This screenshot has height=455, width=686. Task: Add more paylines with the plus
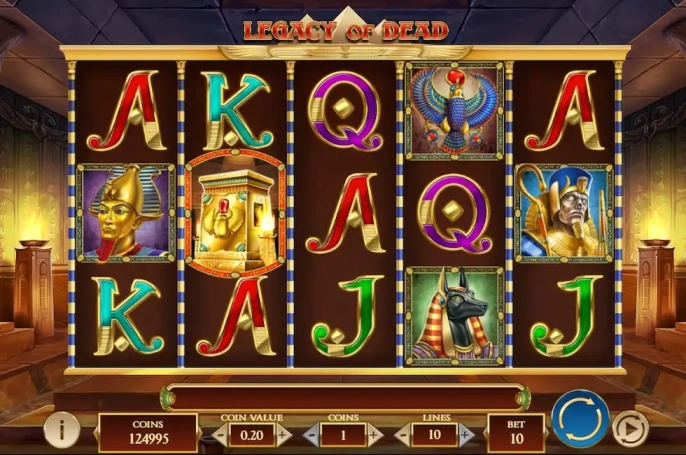(x=466, y=435)
